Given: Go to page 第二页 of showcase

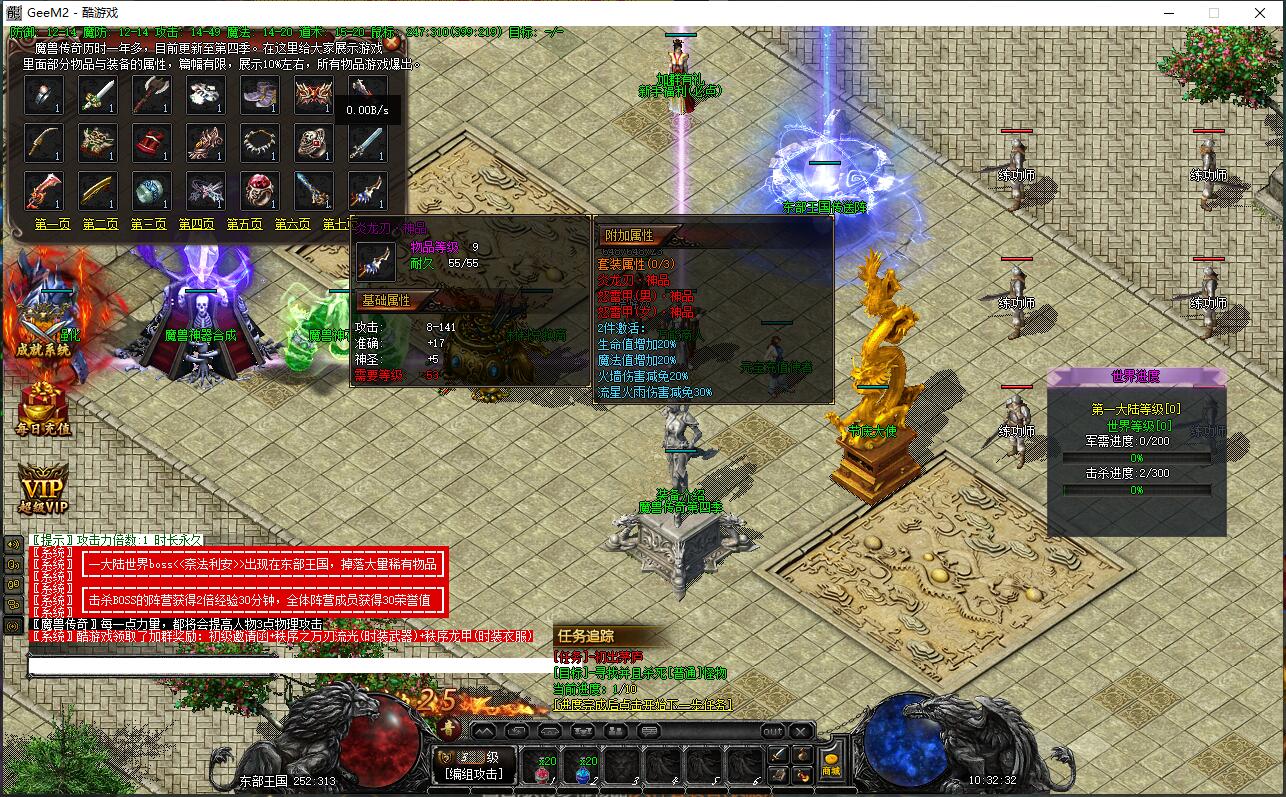Looking at the screenshot, I should 100,225.
